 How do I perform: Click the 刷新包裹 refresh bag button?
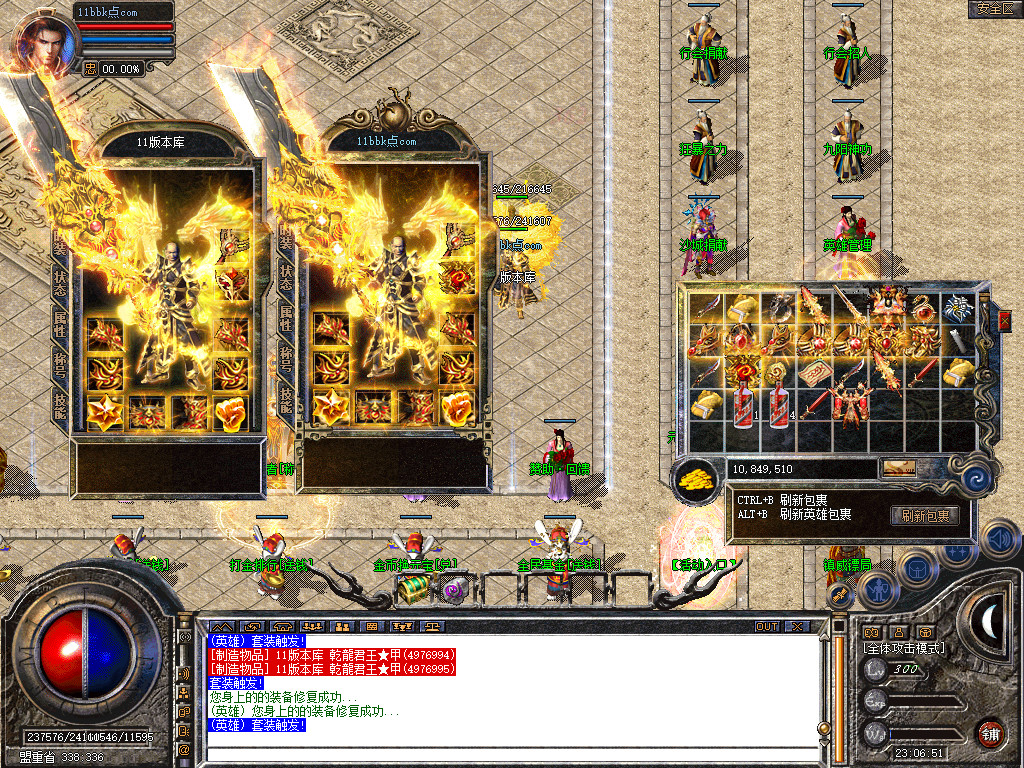(924, 516)
